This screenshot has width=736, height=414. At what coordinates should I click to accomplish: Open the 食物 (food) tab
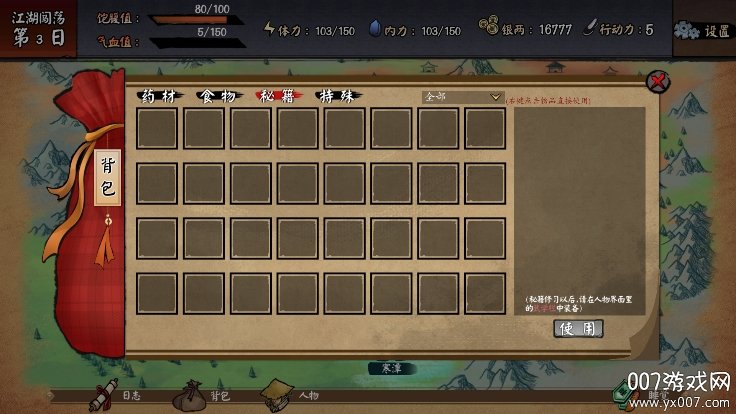point(218,96)
